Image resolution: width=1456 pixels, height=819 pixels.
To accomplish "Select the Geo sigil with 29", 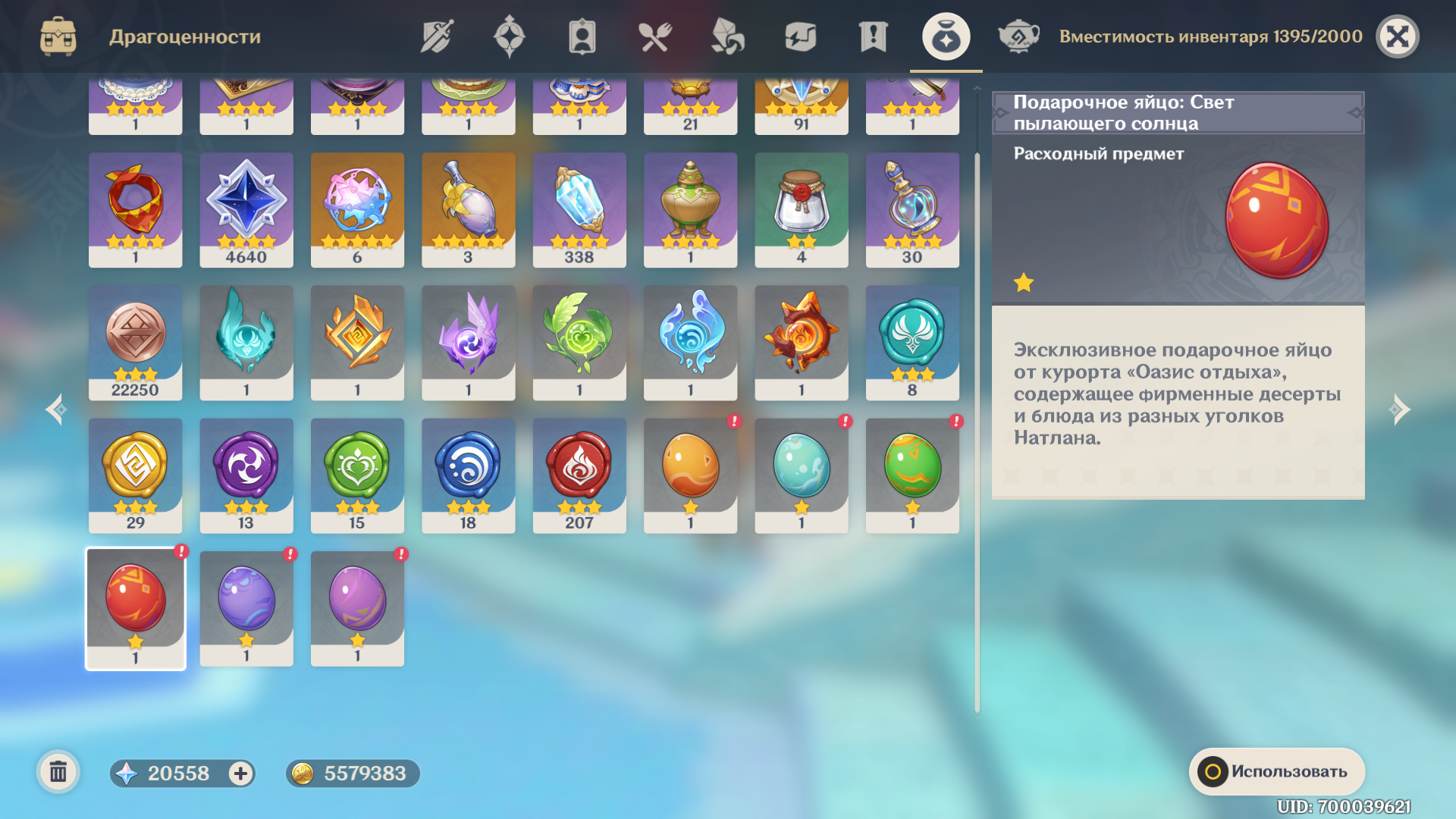I will click(136, 474).
